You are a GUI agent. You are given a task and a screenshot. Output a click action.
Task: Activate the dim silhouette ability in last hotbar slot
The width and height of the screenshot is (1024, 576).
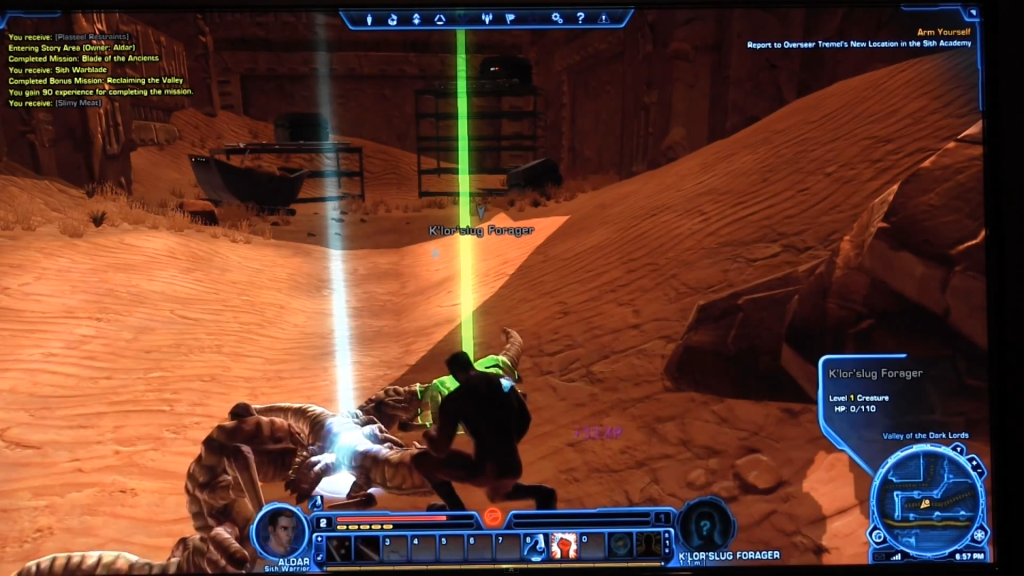coord(648,545)
